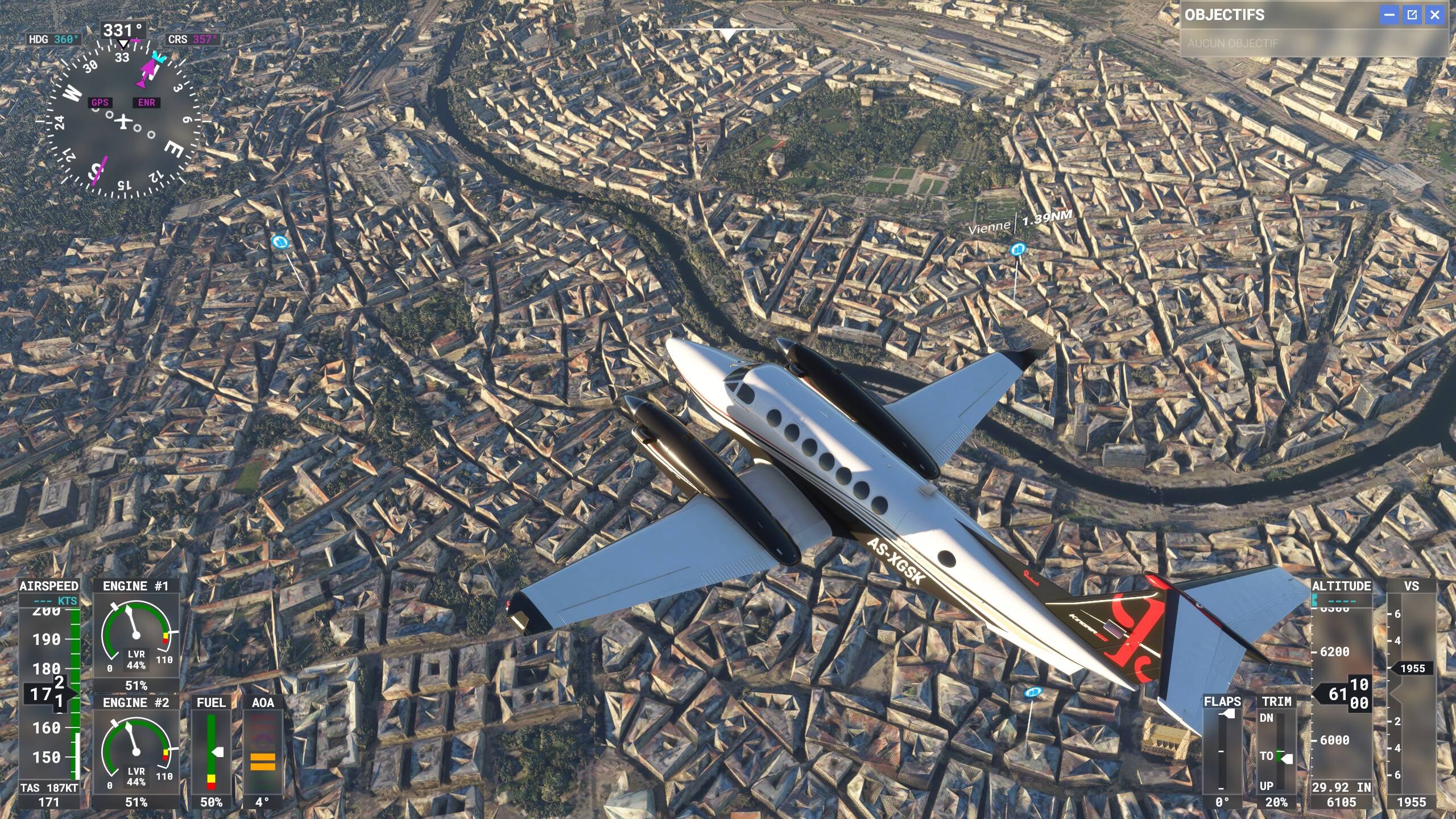Pop out the Objectifs window
Viewport: 1456px width, 819px height.
(x=1412, y=15)
